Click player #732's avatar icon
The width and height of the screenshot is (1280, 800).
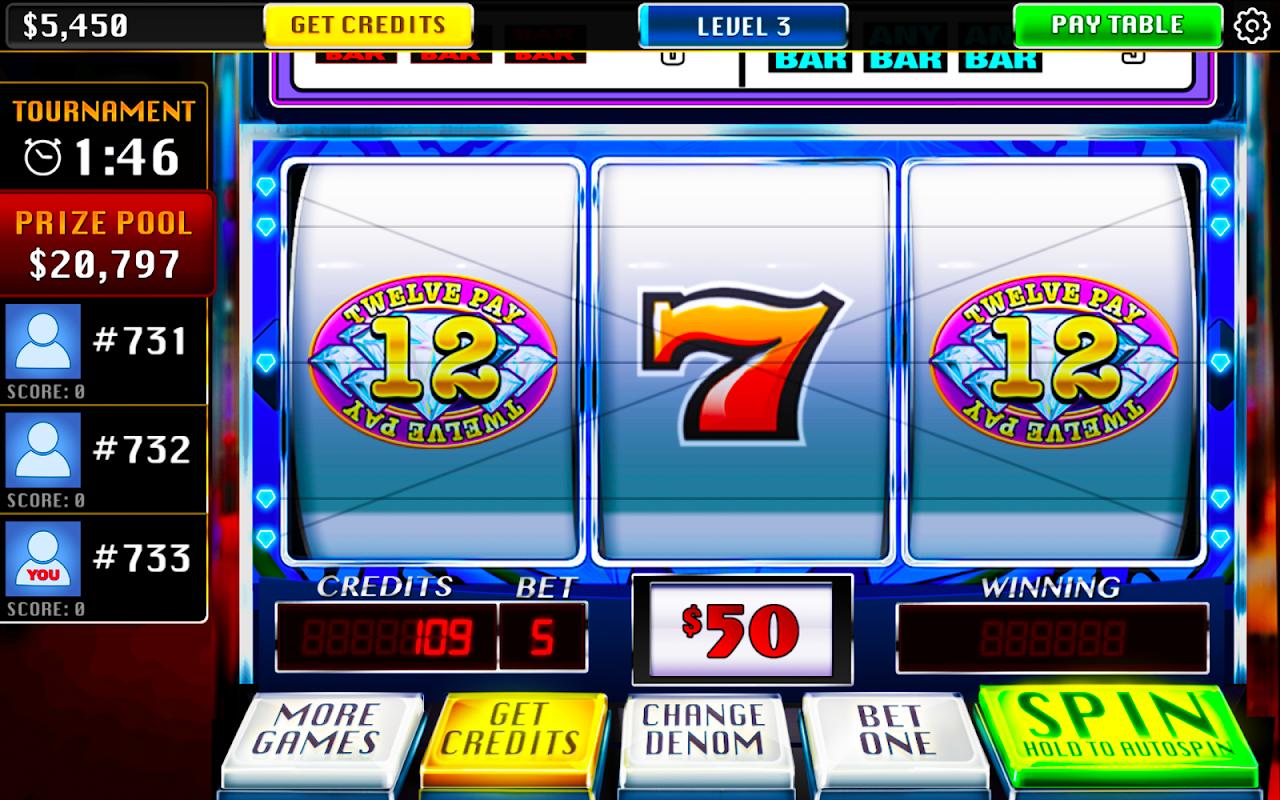(41, 452)
